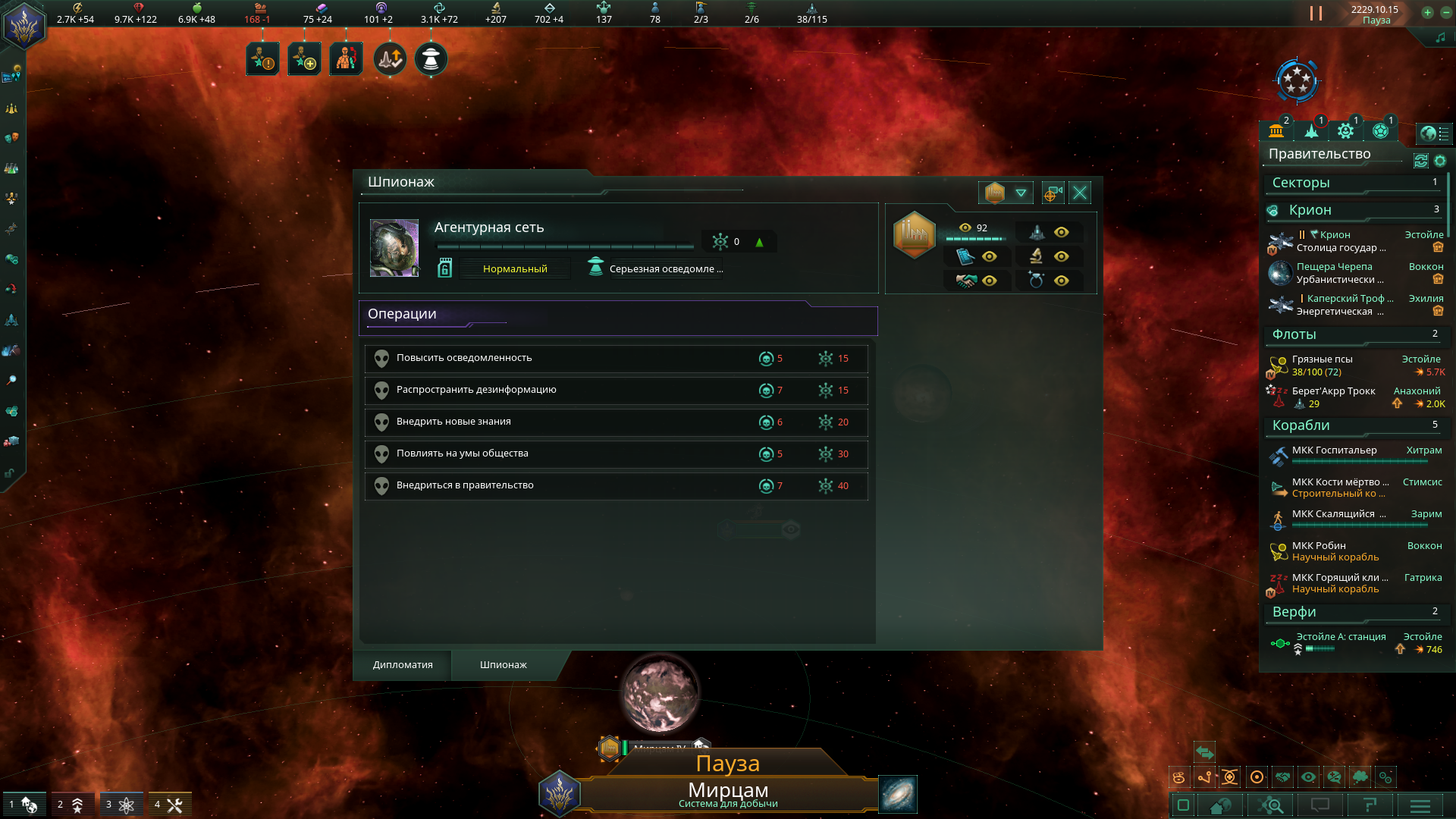Switch to the Дипломатия tab
Screen dimensions: 1456x819
[403, 665]
